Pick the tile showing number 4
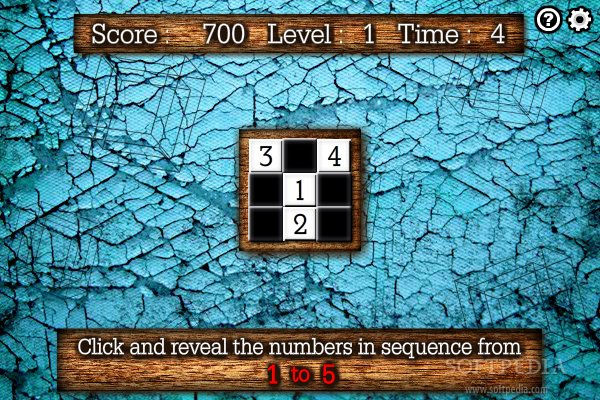This screenshot has height=400, width=600. pyautogui.click(x=333, y=157)
